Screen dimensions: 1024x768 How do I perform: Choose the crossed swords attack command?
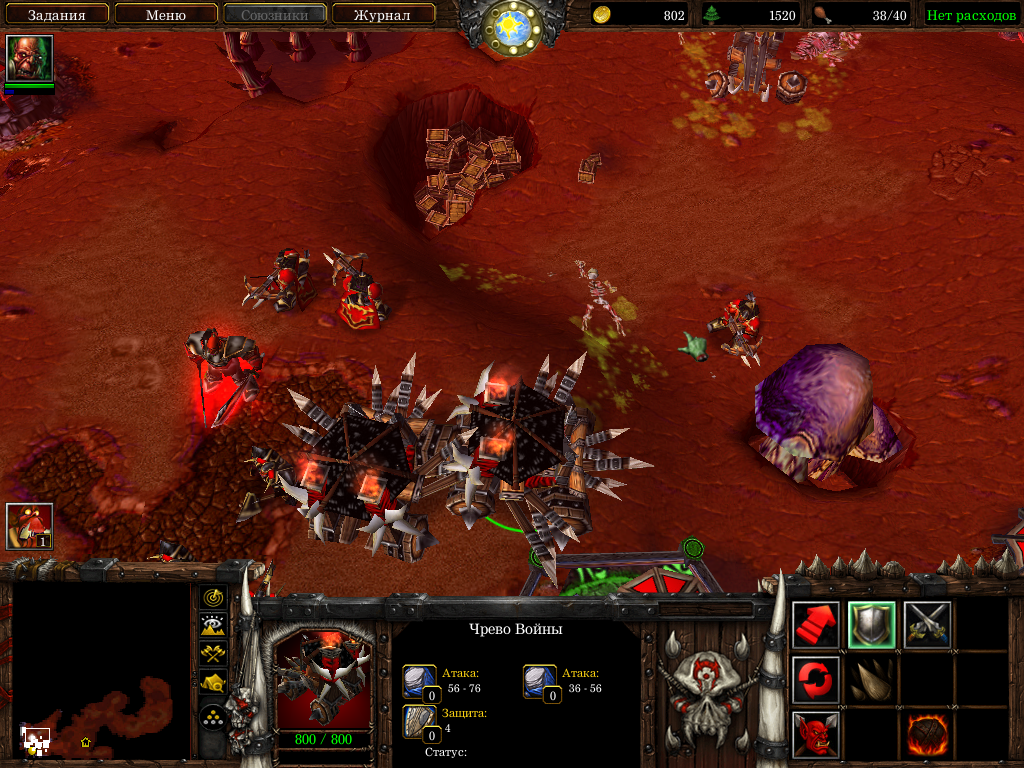[x=927, y=625]
